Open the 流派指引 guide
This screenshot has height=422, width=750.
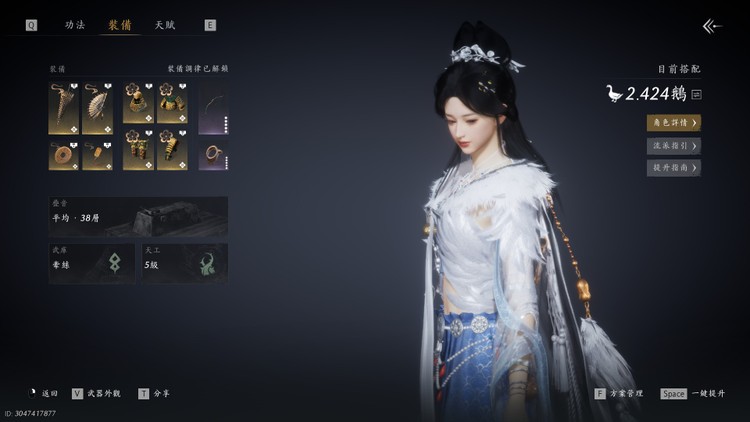point(673,146)
